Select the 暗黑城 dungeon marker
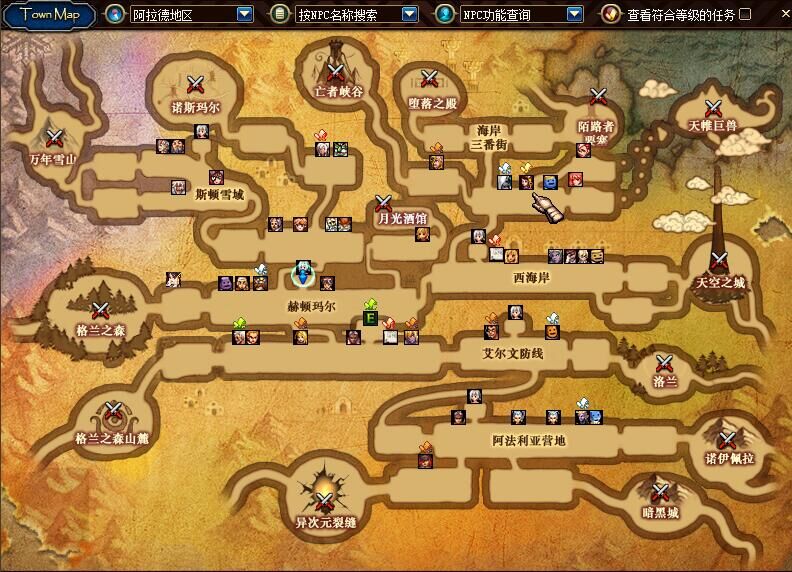Viewport: 792px width, 572px height. tap(660, 491)
